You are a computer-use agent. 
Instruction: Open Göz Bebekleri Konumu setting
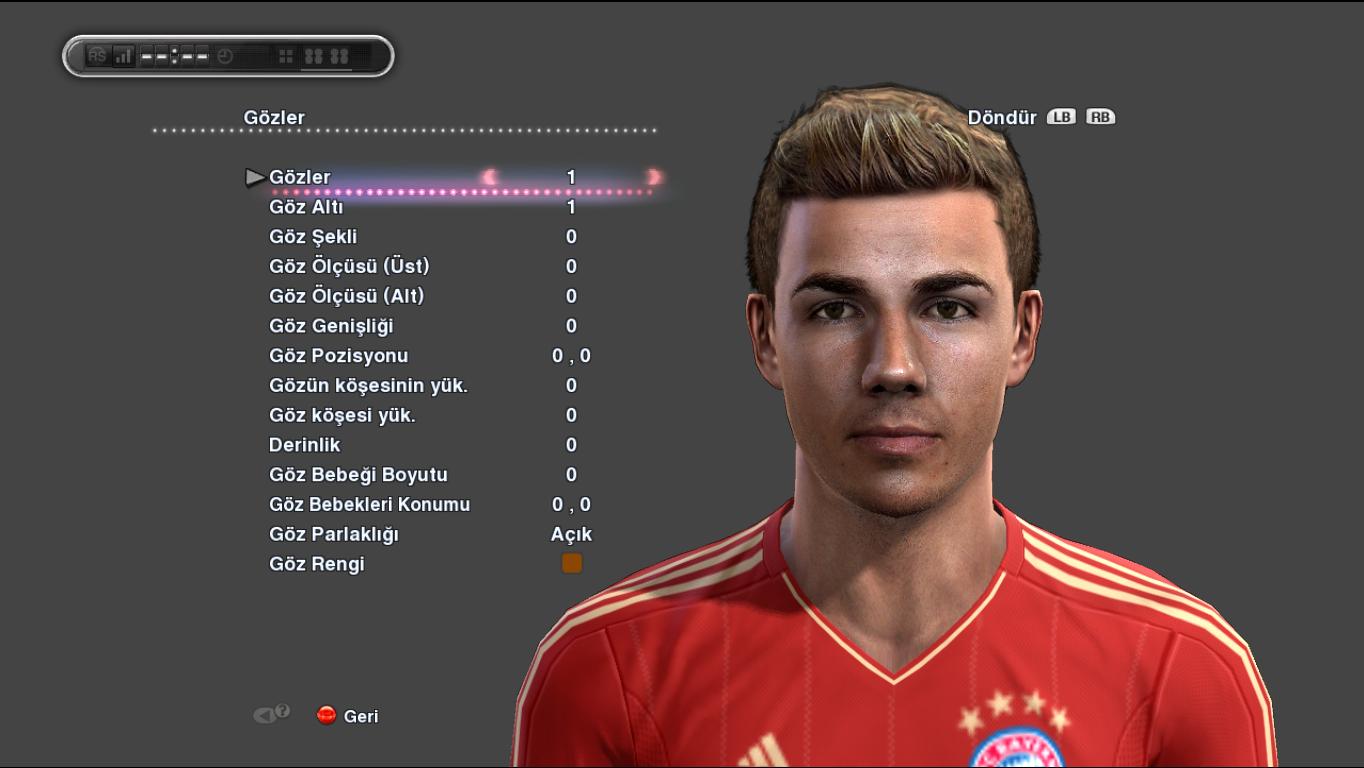(x=369, y=505)
